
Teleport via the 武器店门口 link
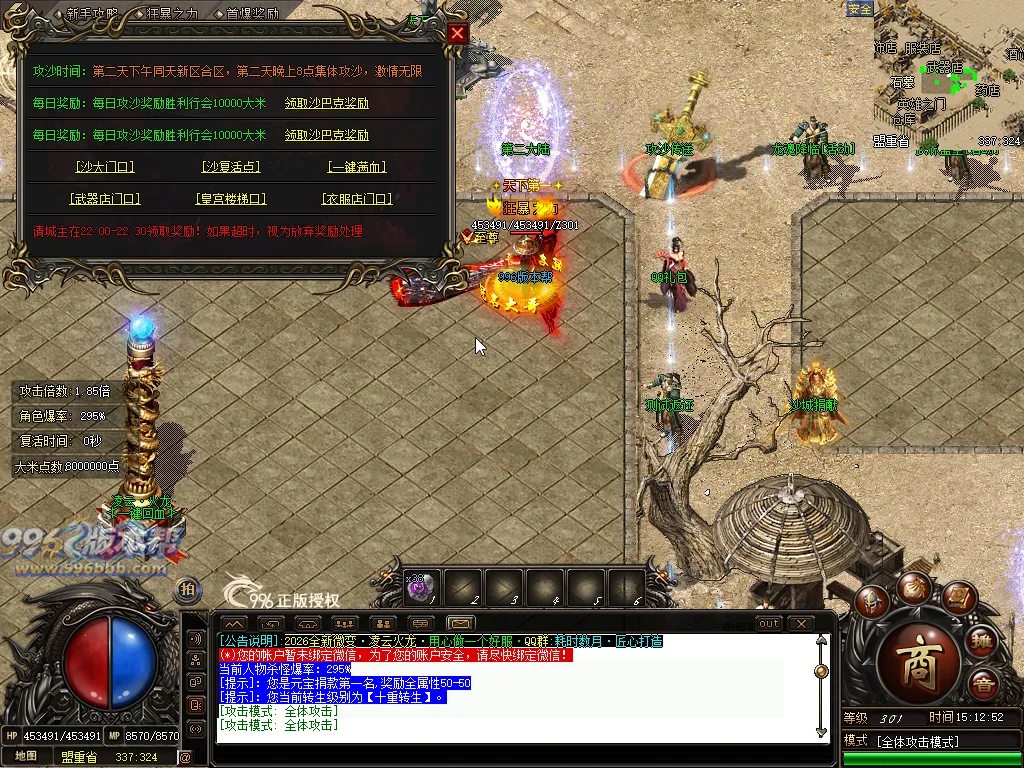point(104,199)
